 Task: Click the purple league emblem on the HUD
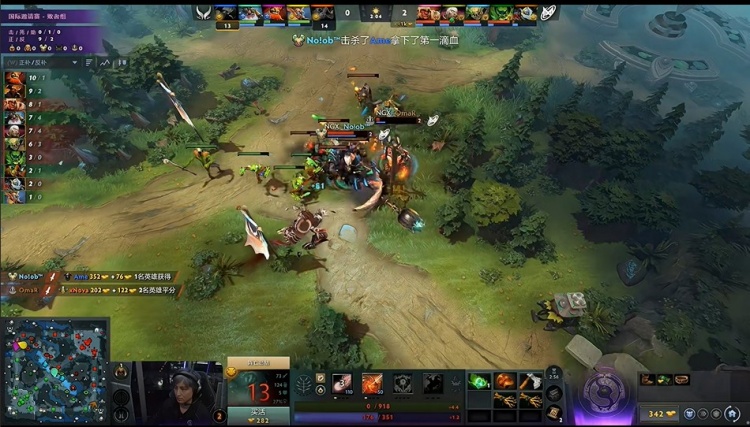(602, 389)
